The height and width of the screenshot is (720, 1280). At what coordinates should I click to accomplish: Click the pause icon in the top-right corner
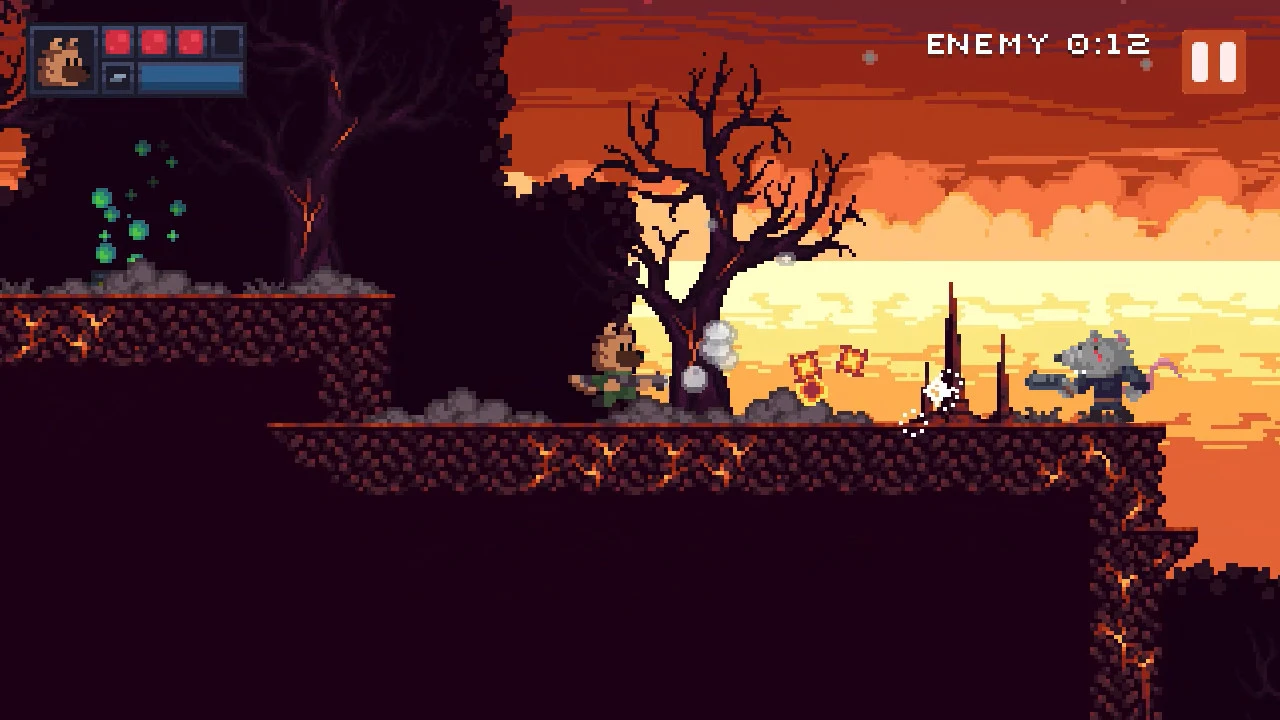1213,63
